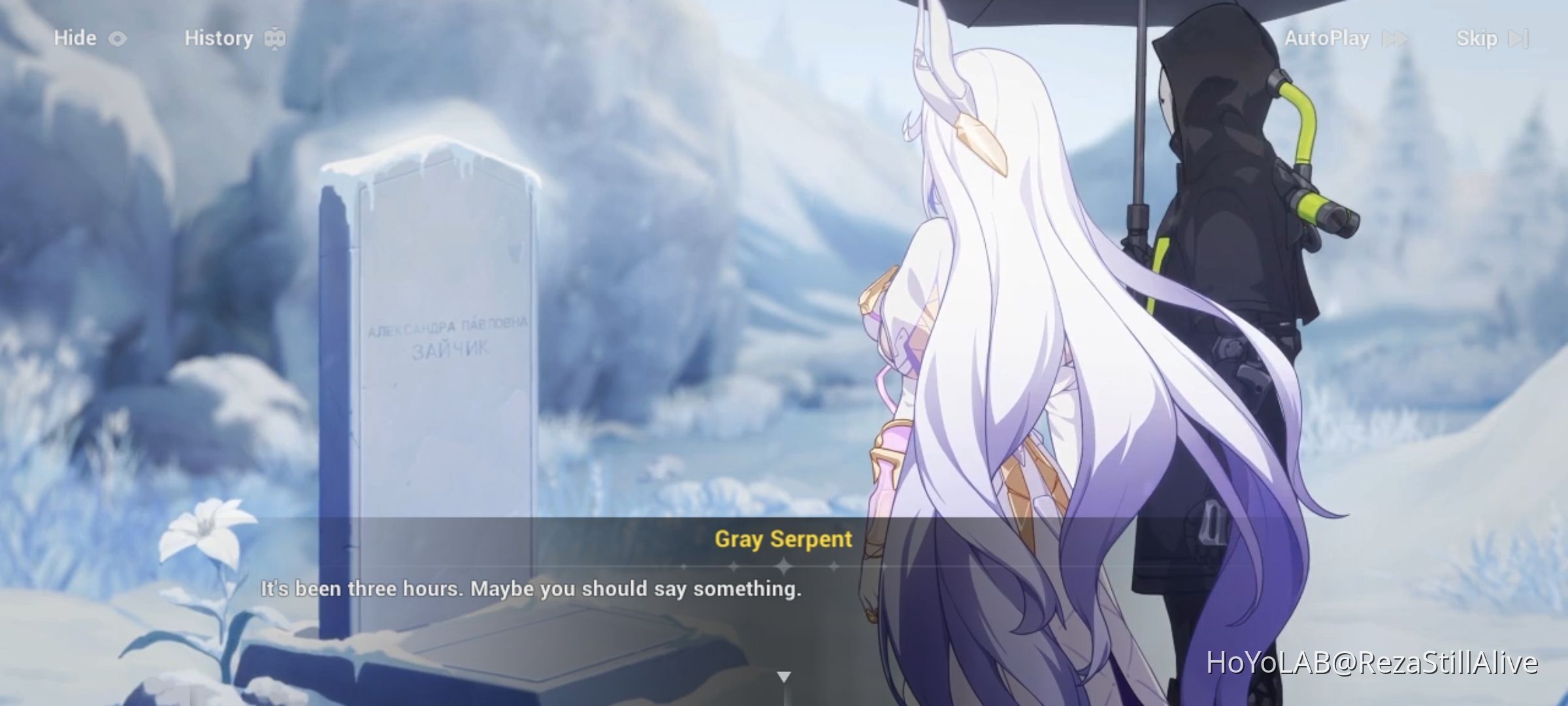Select the Gray Serpent name label
Image resolution: width=1568 pixels, height=706 pixels.
click(782, 540)
